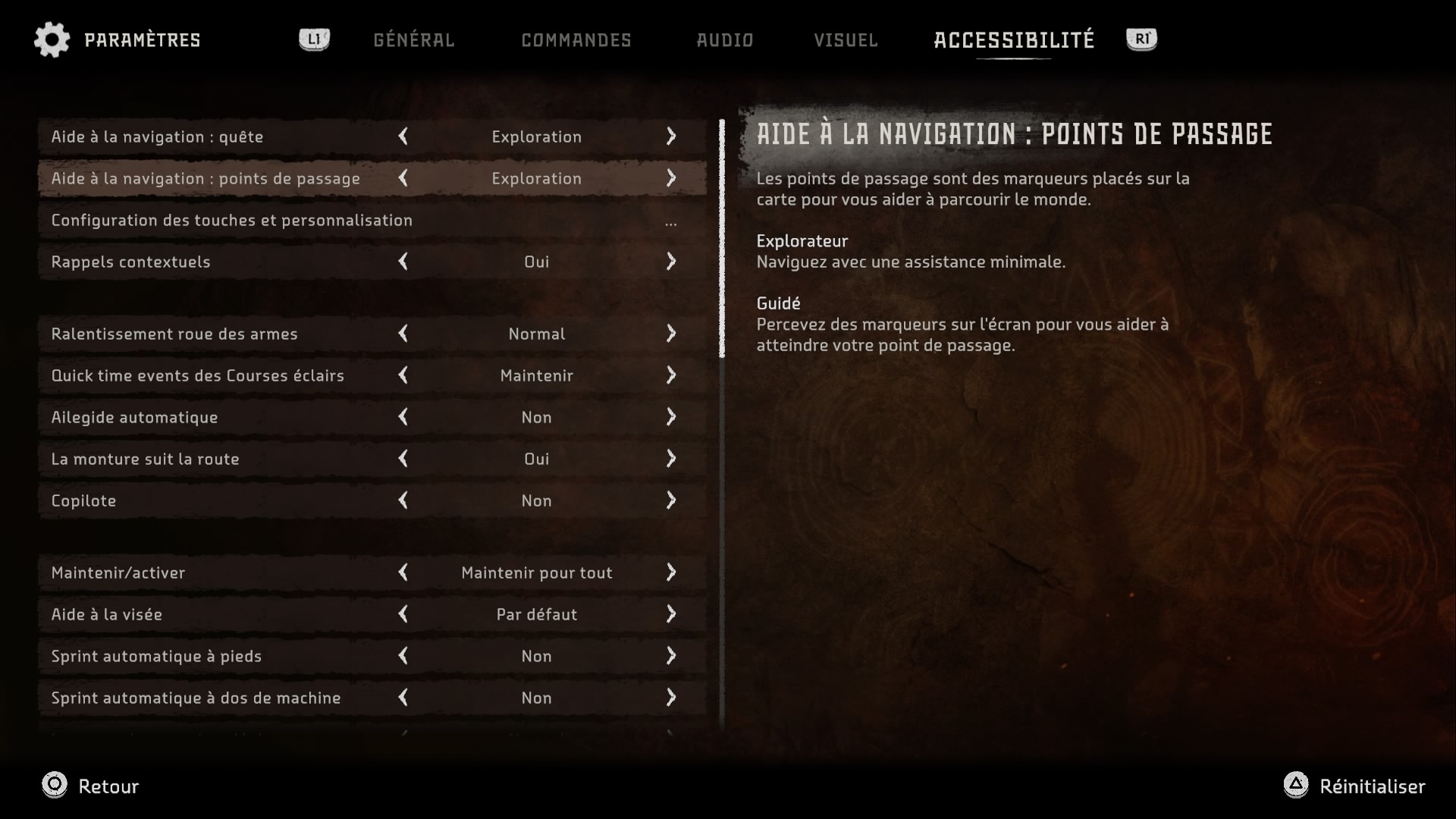
Task: Click the Accessibilité tab
Action: coord(1014,40)
